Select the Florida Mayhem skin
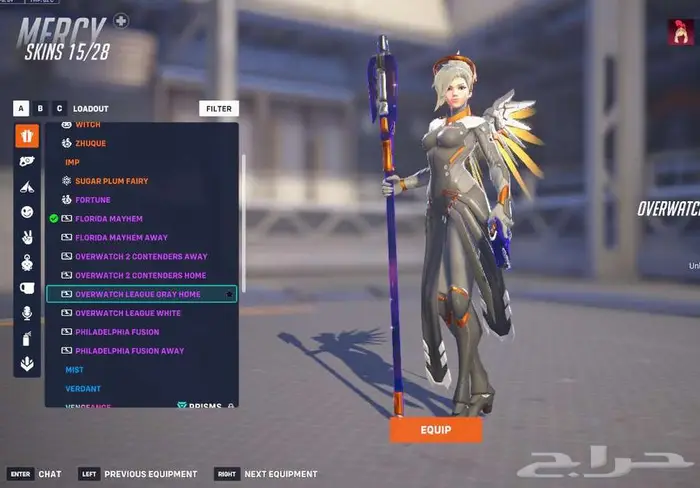This screenshot has width=700, height=488. click(108, 219)
